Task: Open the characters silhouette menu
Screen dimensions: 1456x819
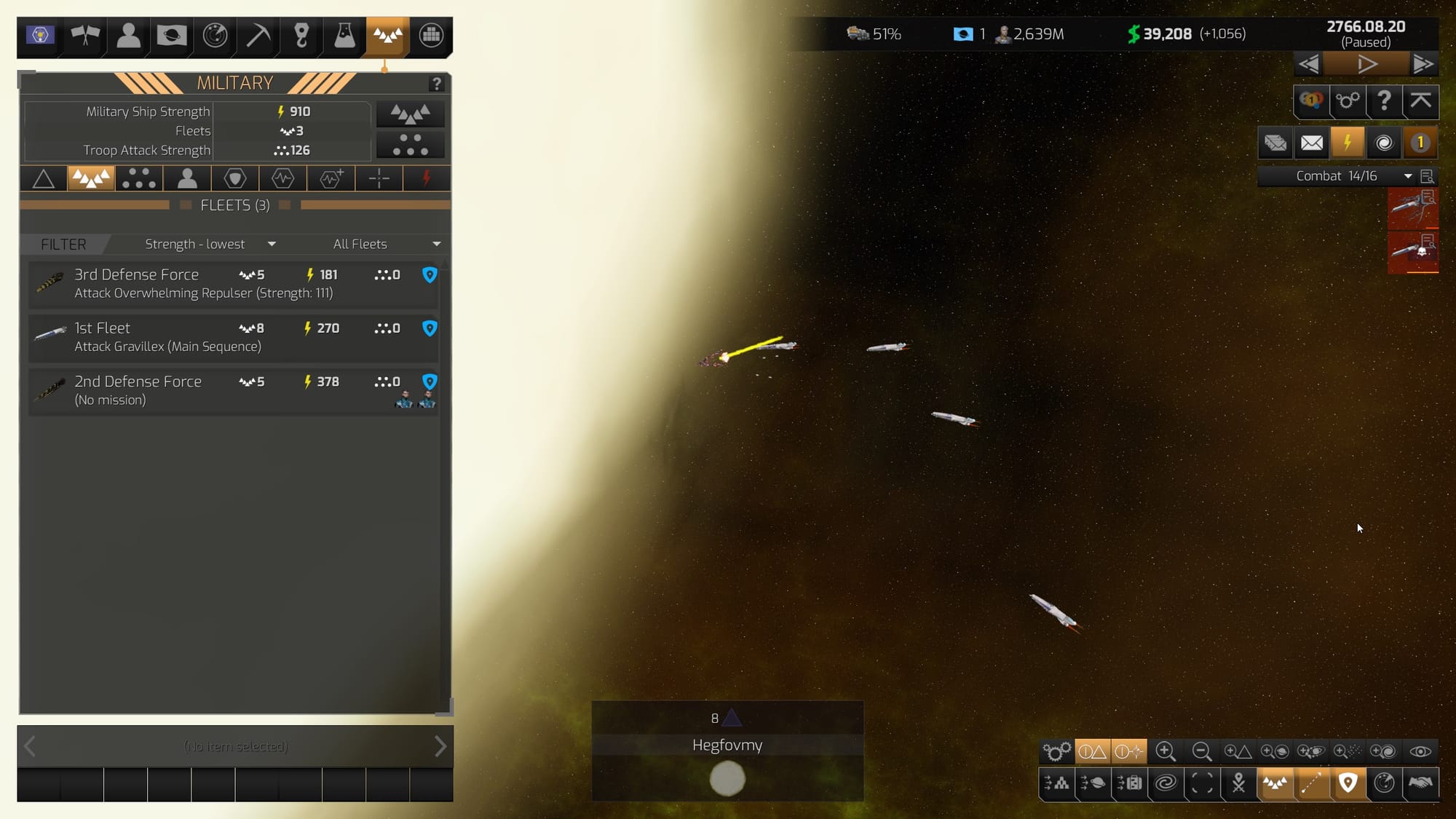Action: [128, 35]
